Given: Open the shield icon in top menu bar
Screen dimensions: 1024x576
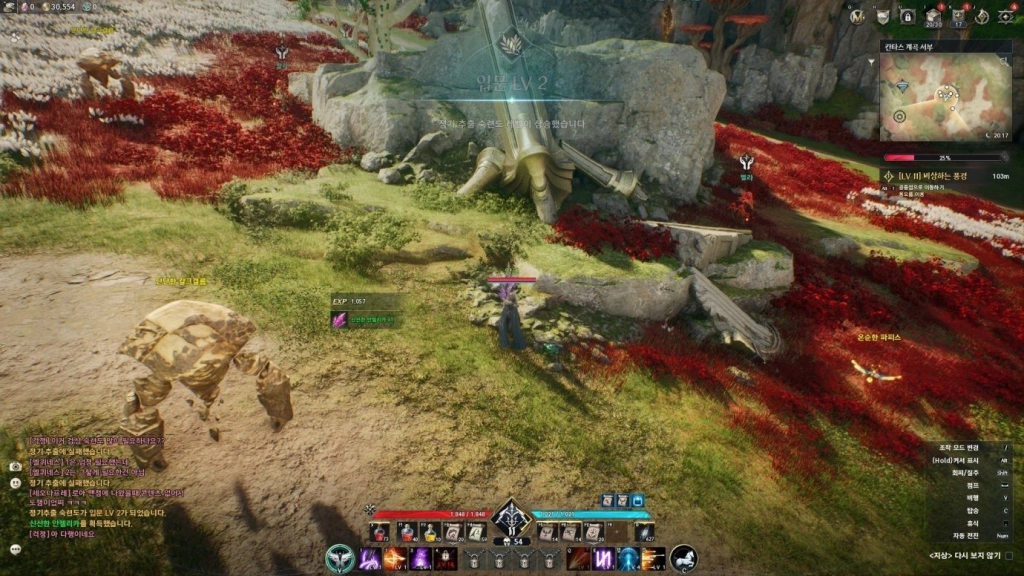Looking at the screenshot, I should tap(882, 15).
